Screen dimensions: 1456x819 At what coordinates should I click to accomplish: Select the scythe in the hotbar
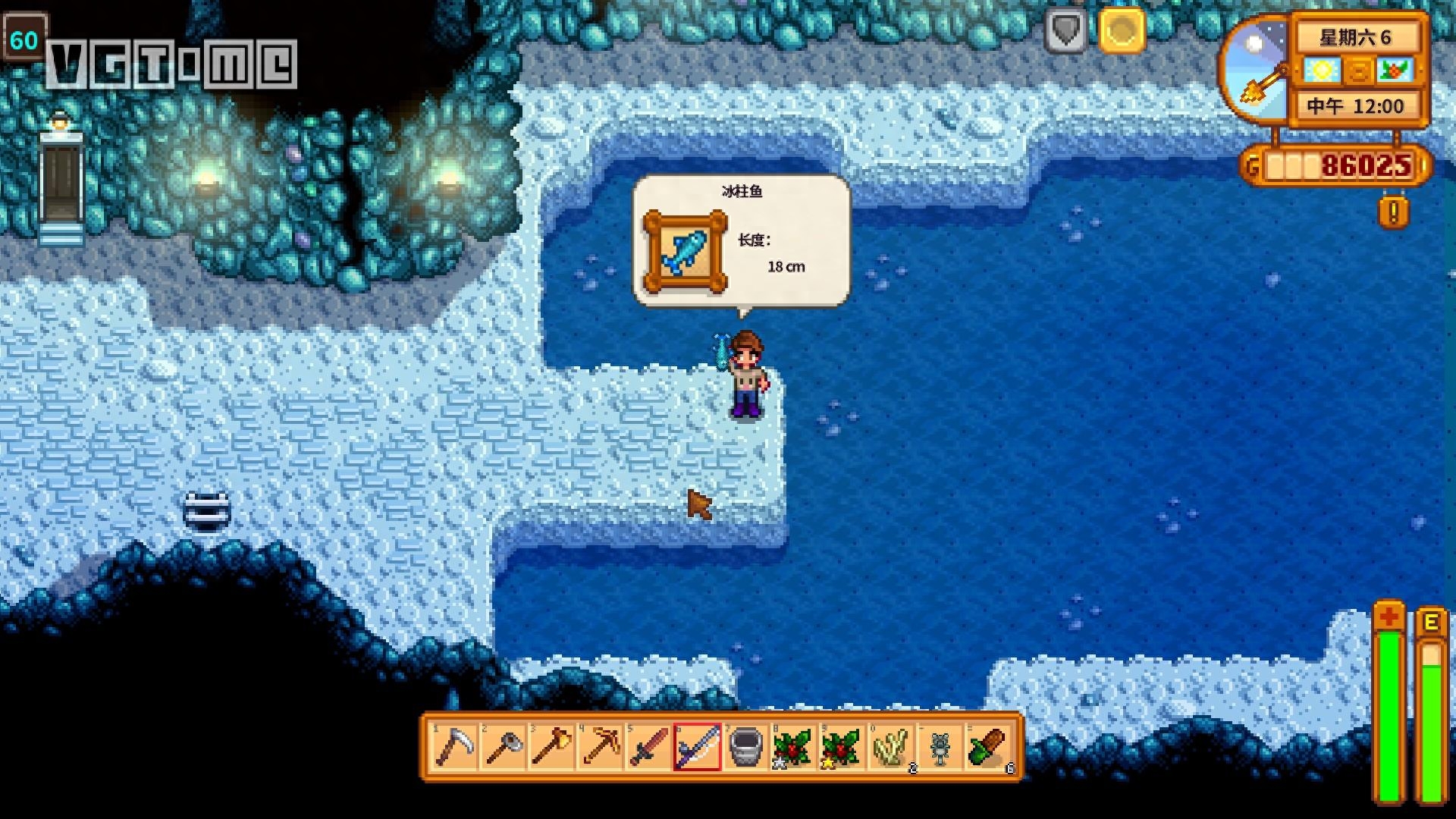(454, 746)
